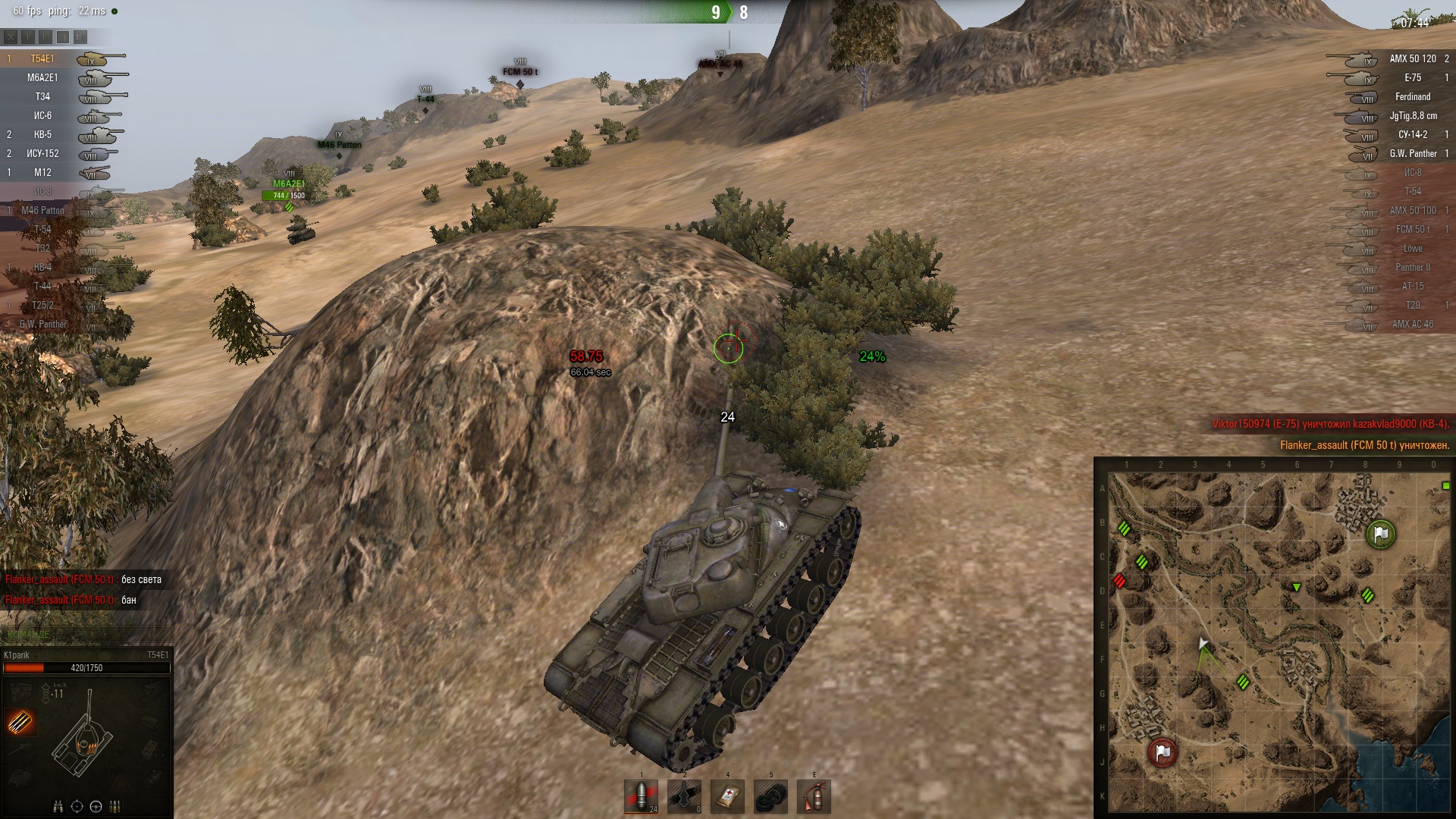Select the armor-piercing shell slot with 24 rounds
Image resolution: width=1456 pixels, height=819 pixels.
click(641, 796)
